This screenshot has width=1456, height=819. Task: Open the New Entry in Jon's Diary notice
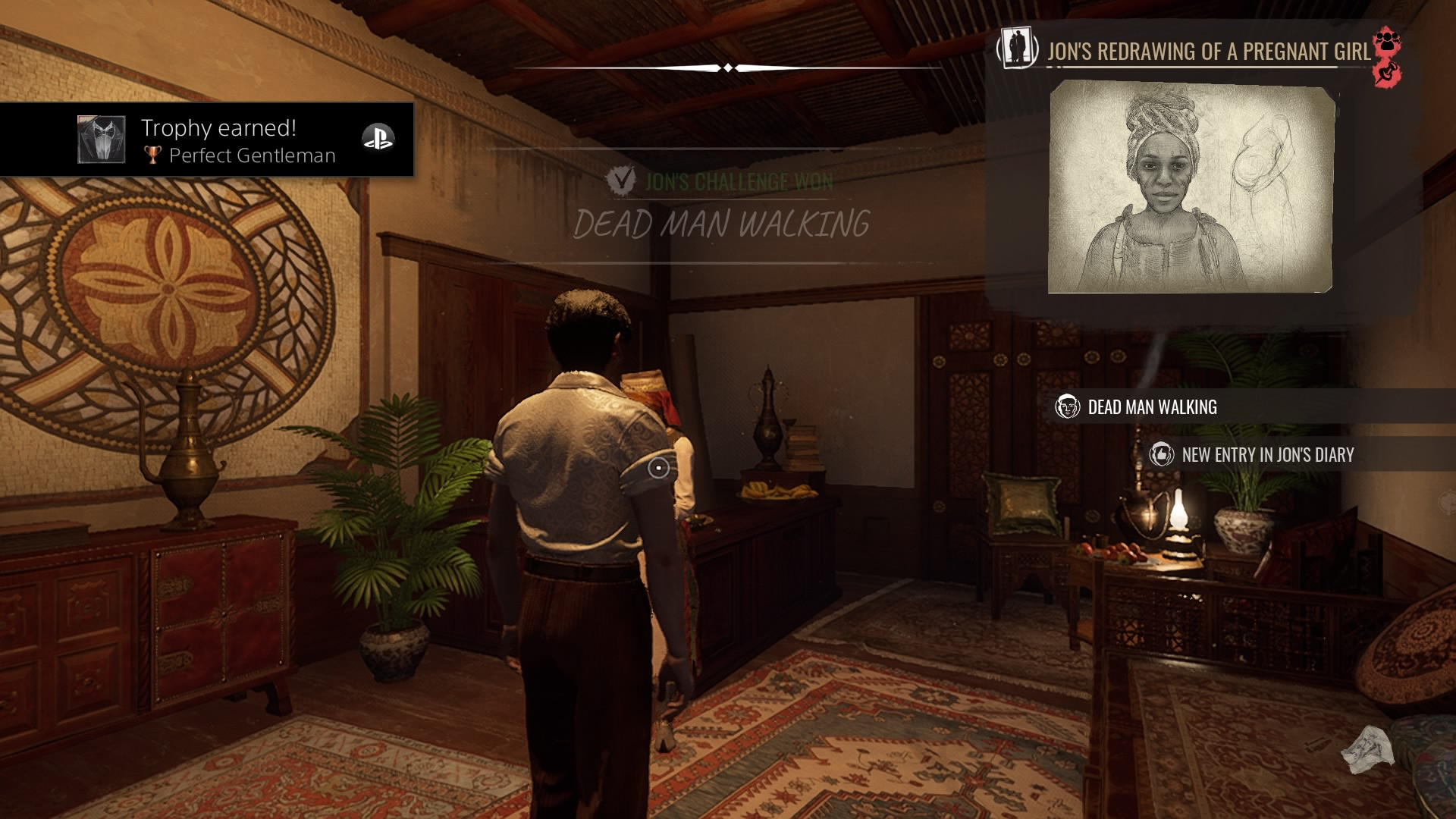point(1266,455)
